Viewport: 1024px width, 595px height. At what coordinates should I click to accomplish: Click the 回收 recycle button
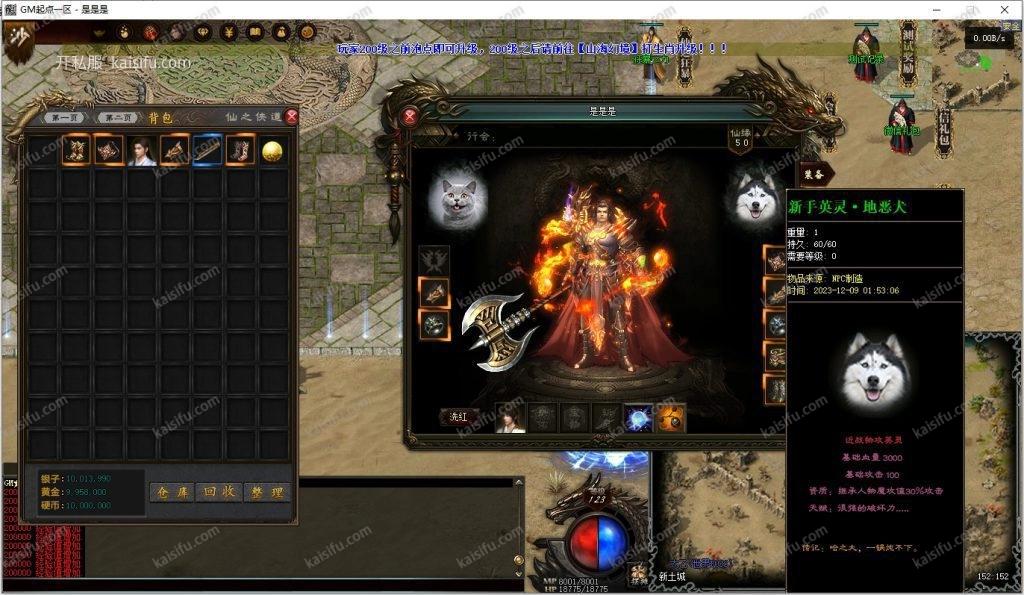tap(219, 492)
